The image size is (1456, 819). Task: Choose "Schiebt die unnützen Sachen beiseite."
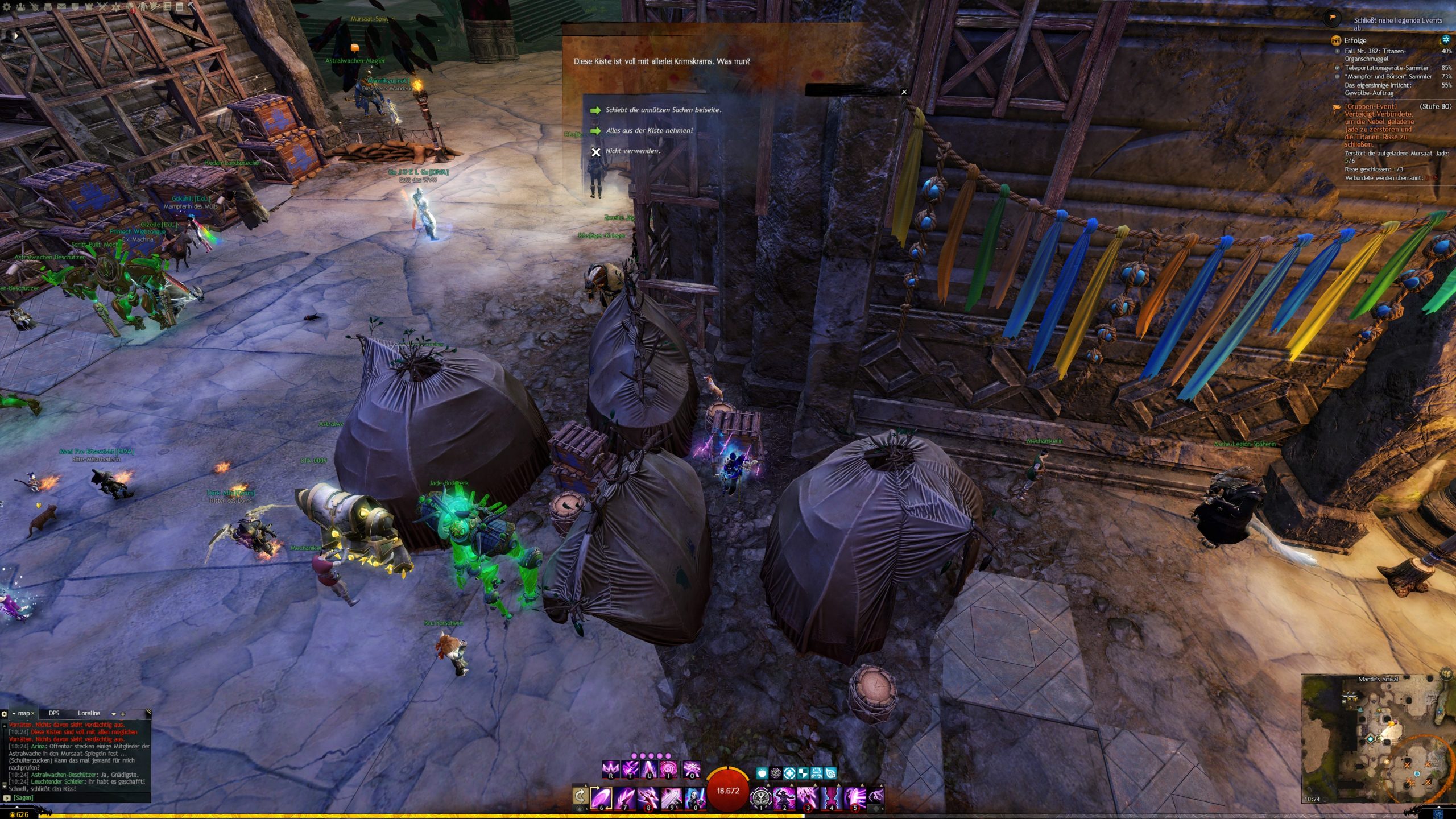[x=663, y=110]
